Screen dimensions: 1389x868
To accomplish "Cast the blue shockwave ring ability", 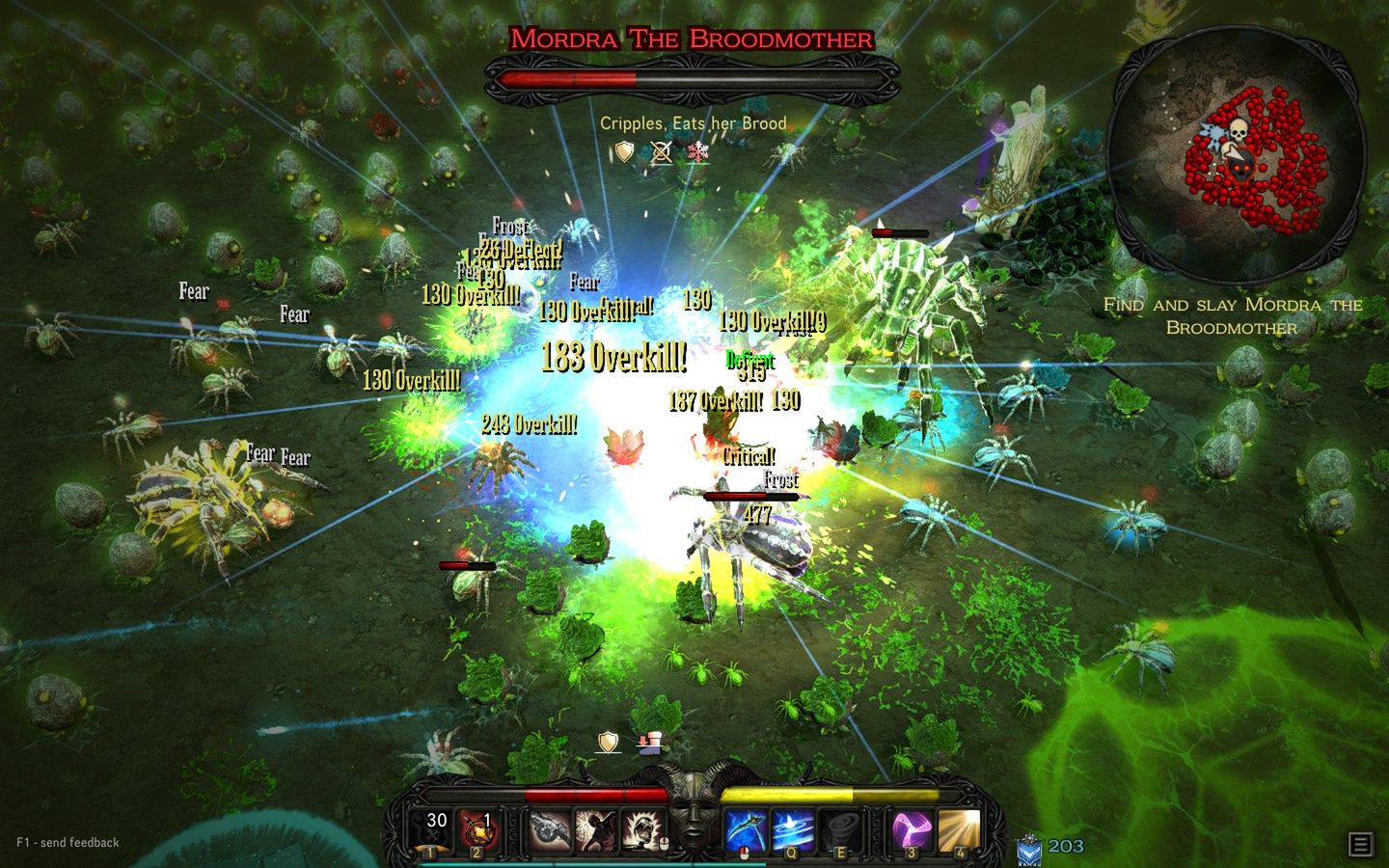I will (x=791, y=831).
